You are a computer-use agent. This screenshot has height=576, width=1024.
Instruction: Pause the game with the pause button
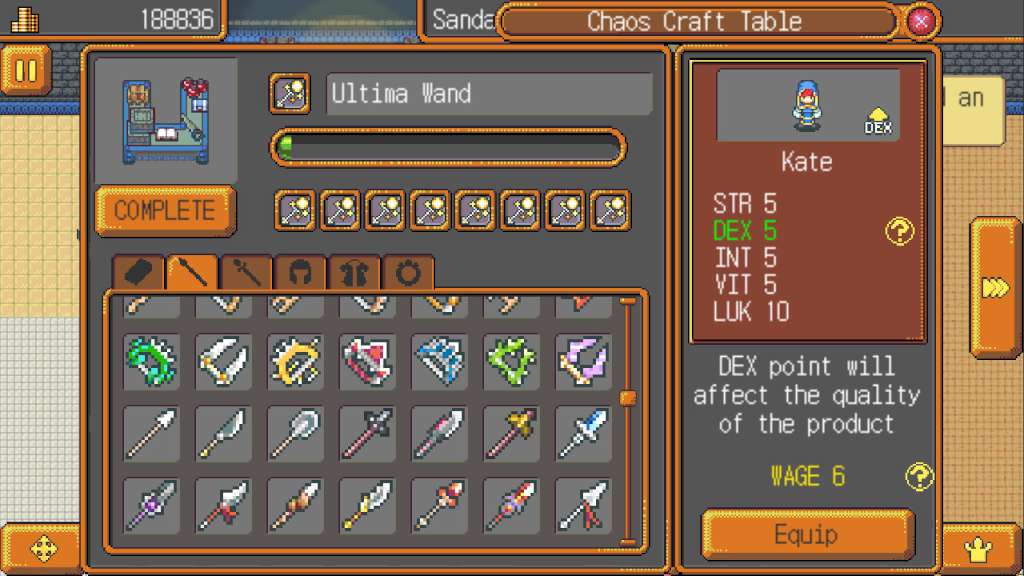click(26, 71)
